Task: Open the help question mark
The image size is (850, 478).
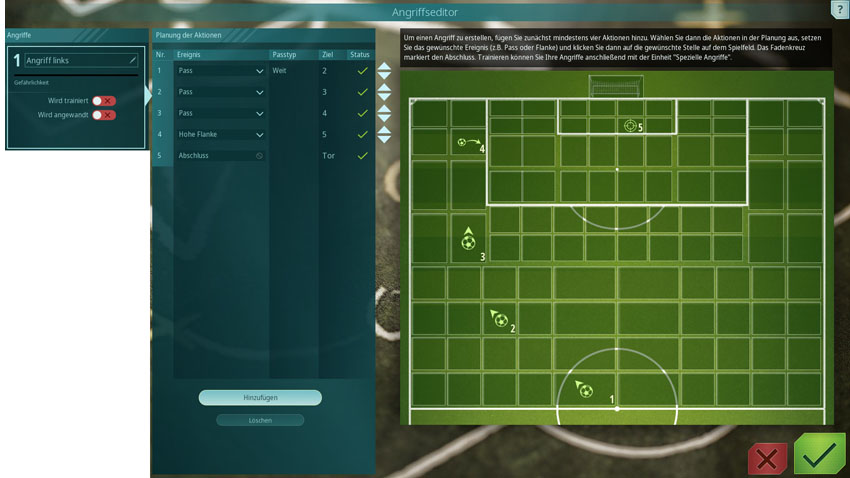Action: point(838,8)
